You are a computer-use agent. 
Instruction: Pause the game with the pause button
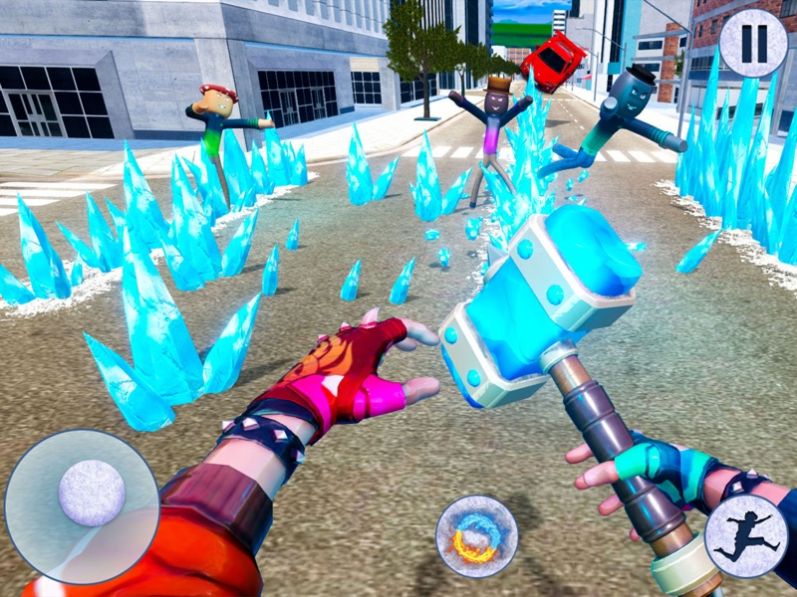[753, 43]
